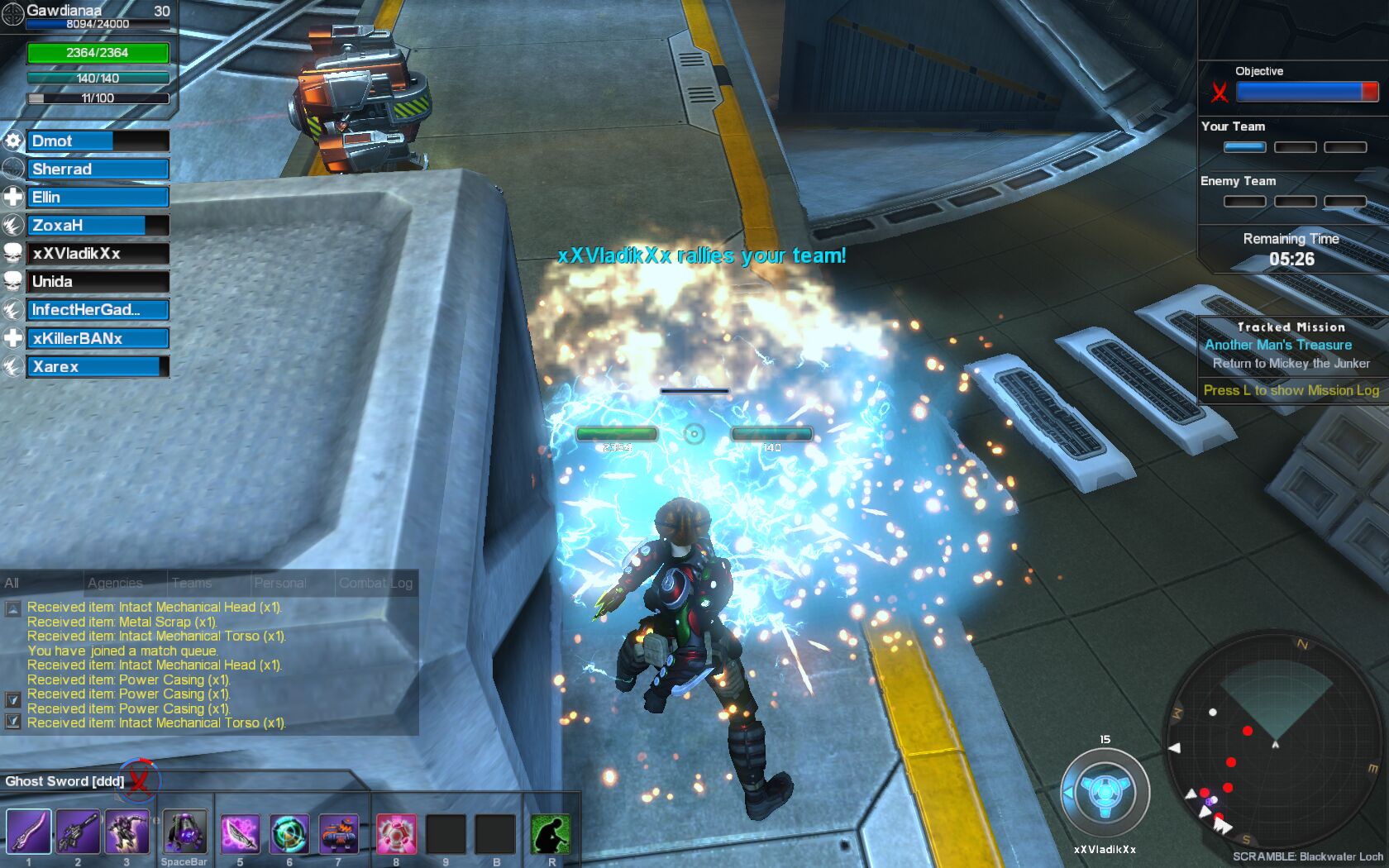
Task: Switch to the Teams chat tab
Action: pos(192,583)
